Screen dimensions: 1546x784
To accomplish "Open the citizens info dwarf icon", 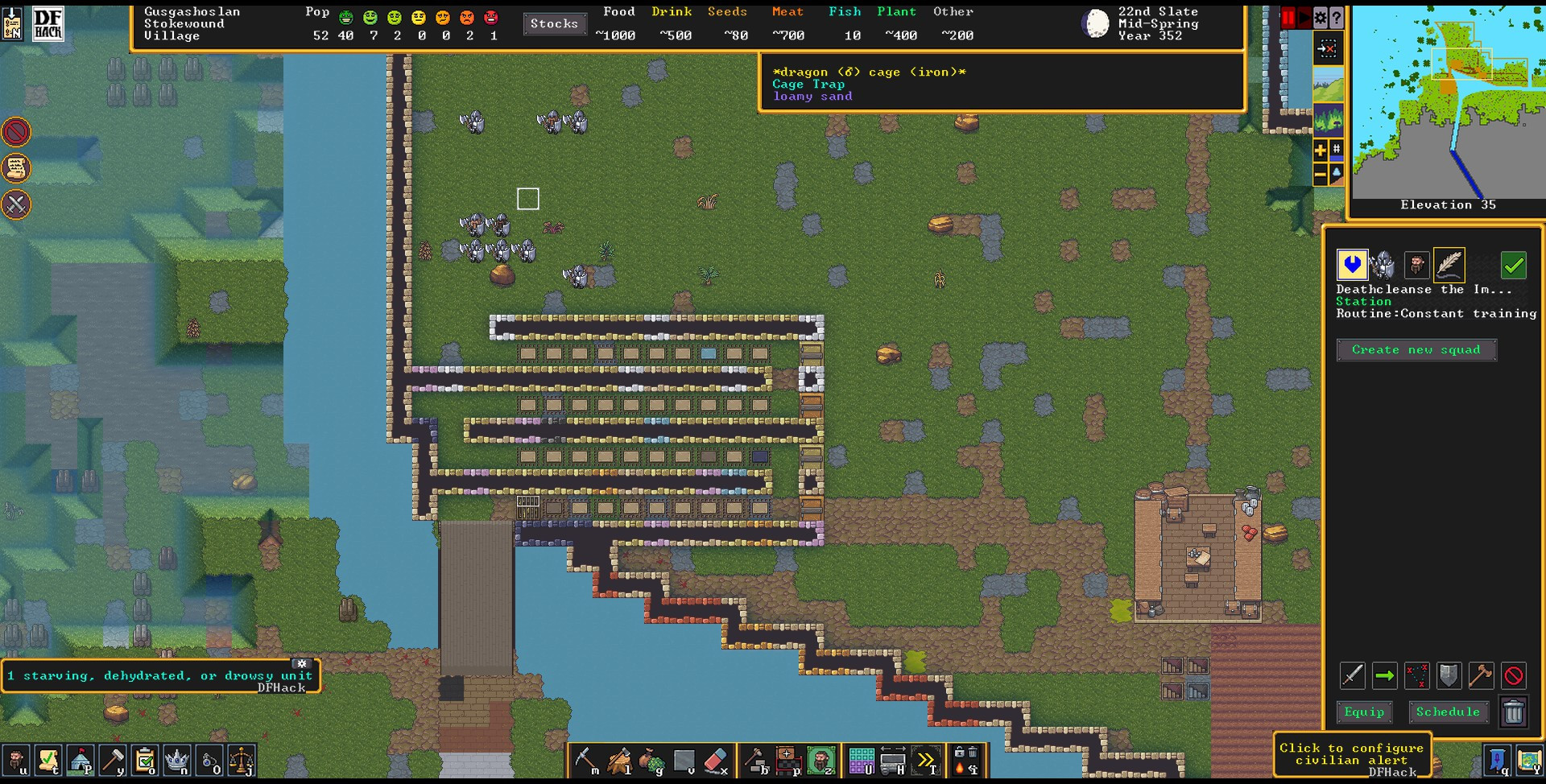I will [15, 760].
